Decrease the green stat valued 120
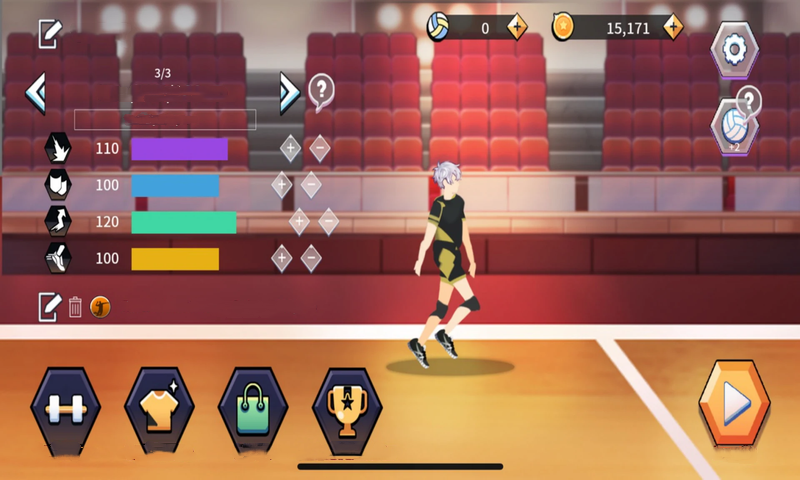The image size is (800, 480). pyautogui.click(x=328, y=221)
